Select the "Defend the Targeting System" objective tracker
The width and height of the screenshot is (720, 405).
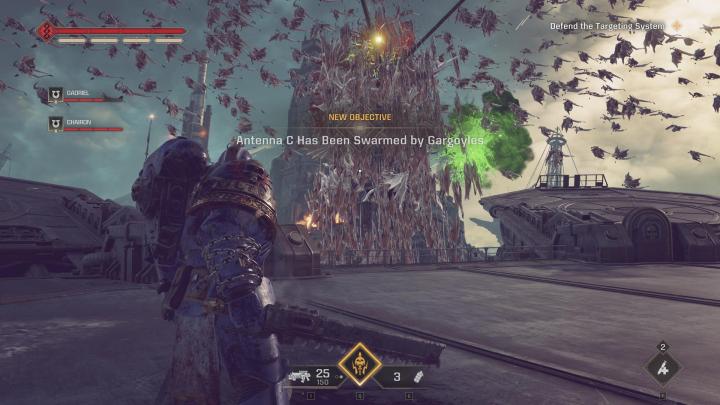pyautogui.click(x=614, y=26)
